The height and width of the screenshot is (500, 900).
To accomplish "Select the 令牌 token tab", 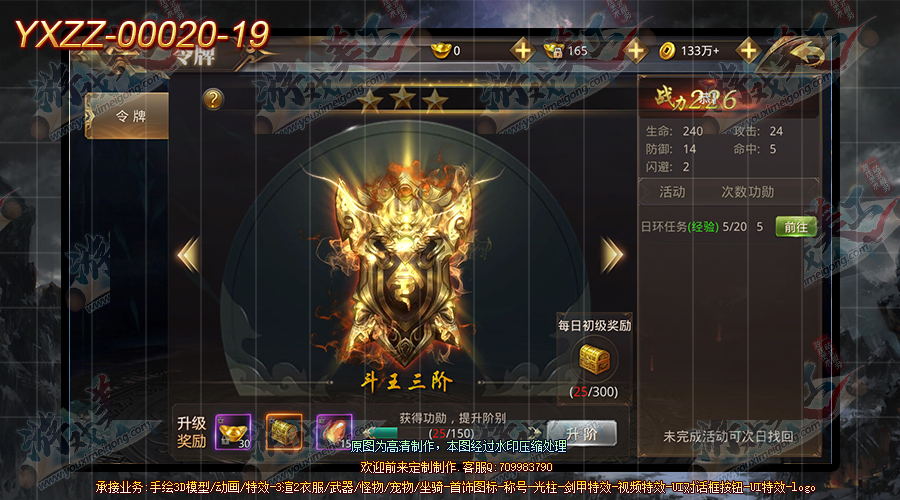I will point(125,117).
